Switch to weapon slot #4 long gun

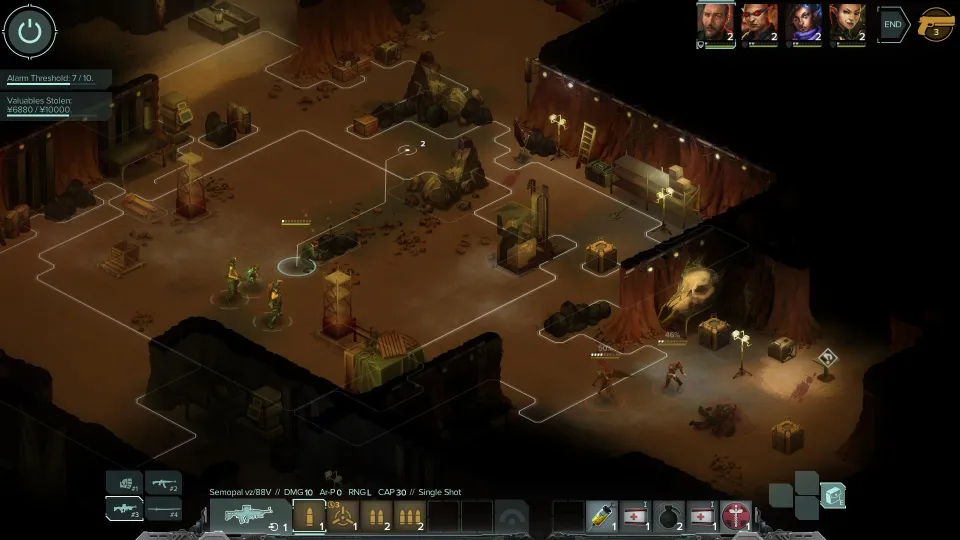(163, 509)
